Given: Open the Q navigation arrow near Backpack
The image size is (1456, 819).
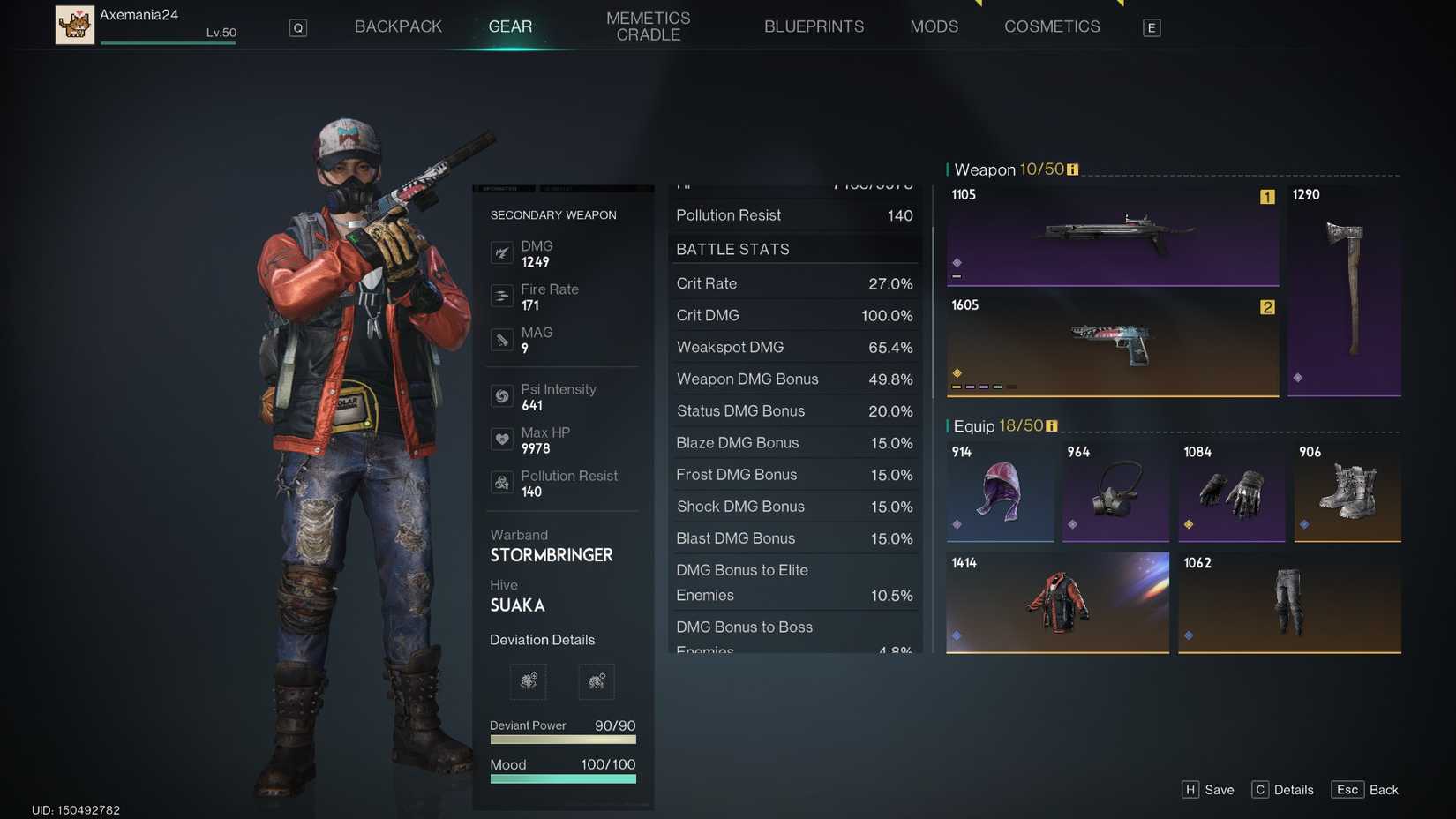Looking at the screenshot, I should [297, 27].
